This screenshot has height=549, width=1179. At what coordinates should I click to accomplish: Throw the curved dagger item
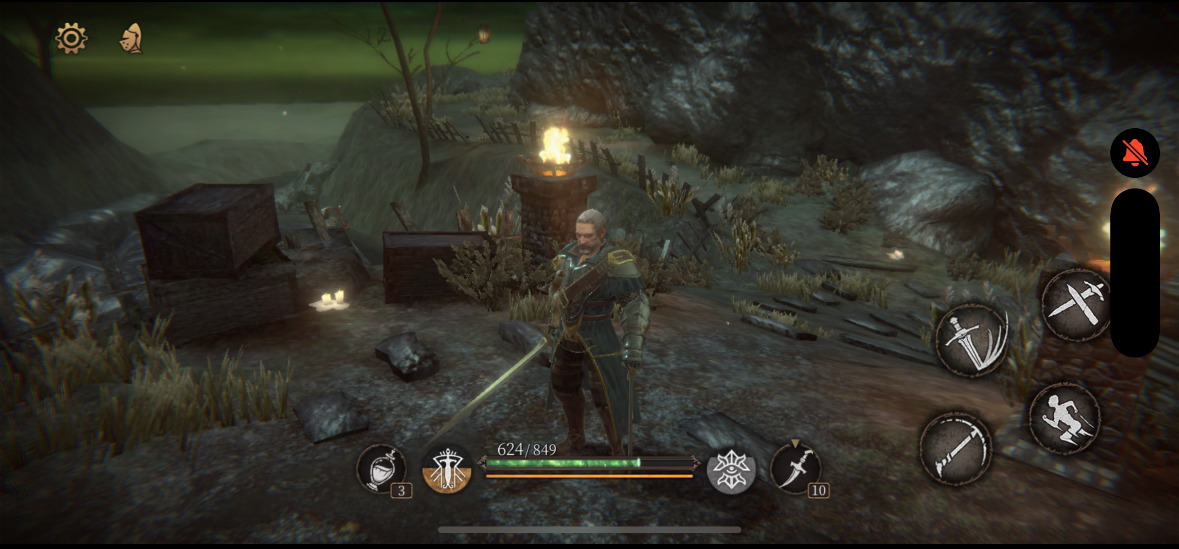795,468
